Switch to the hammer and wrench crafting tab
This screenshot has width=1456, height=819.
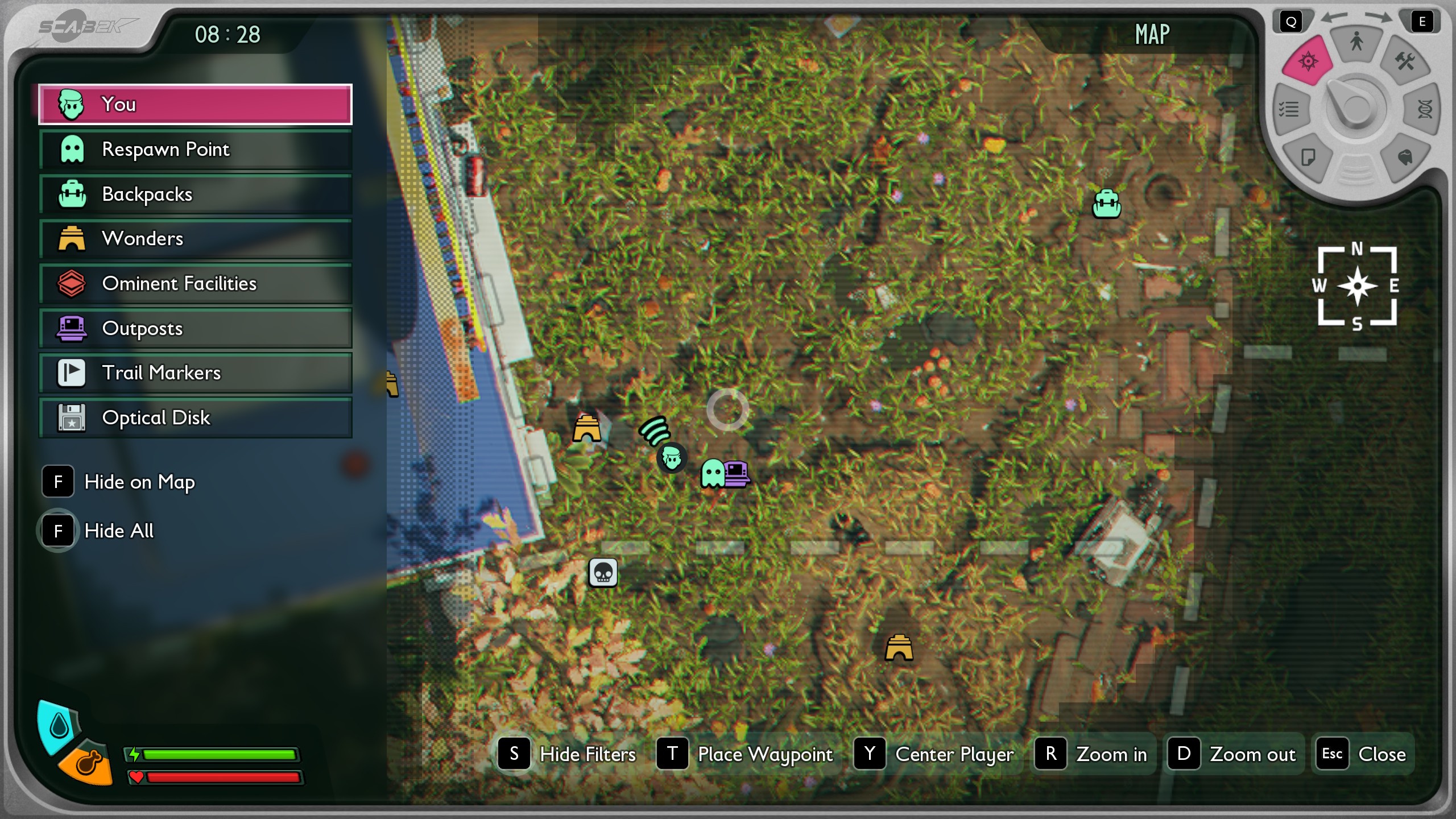pyautogui.click(x=1405, y=61)
